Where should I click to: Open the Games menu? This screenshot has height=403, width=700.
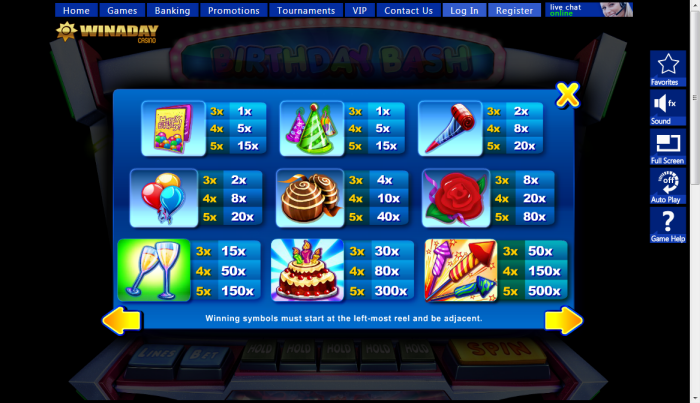[x=122, y=11]
